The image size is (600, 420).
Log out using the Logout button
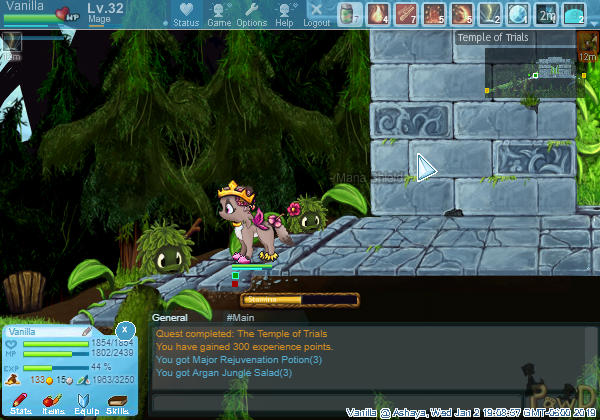(x=316, y=15)
